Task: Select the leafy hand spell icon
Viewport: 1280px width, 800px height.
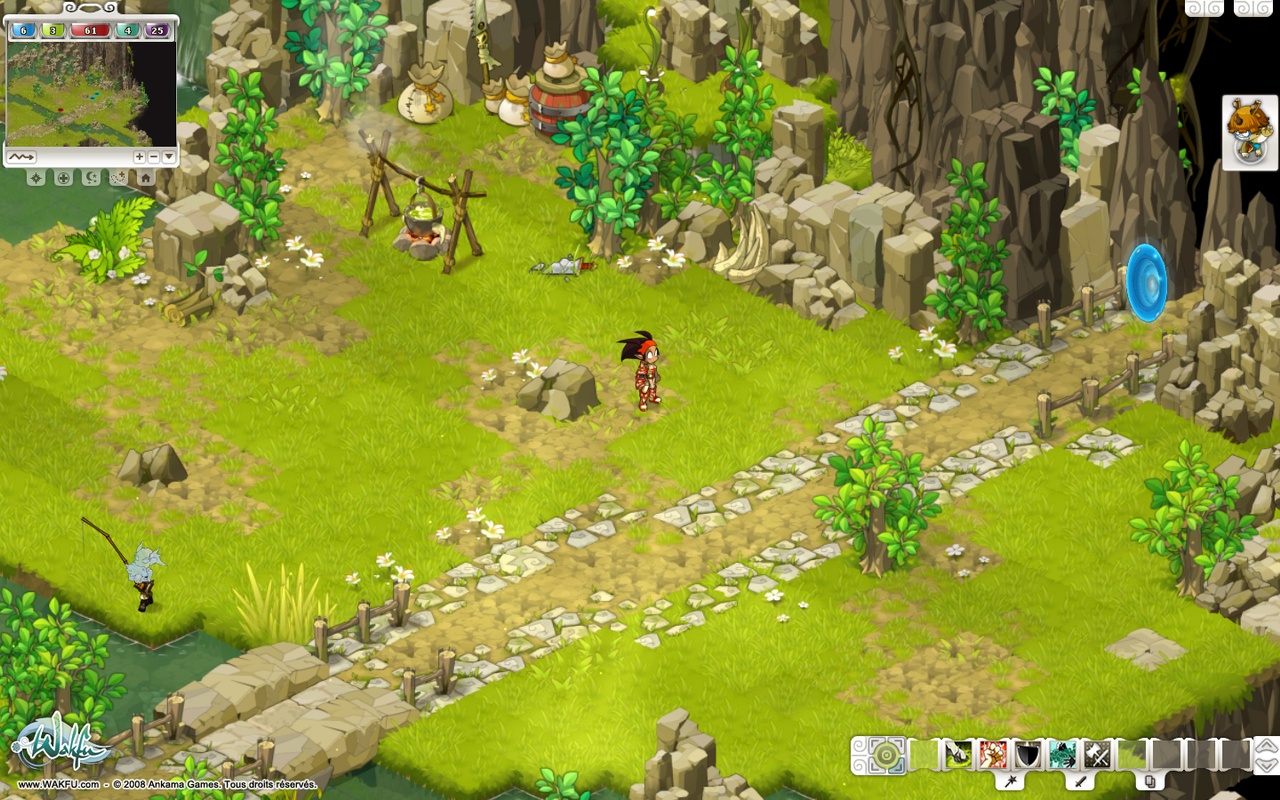Action: tap(1062, 755)
